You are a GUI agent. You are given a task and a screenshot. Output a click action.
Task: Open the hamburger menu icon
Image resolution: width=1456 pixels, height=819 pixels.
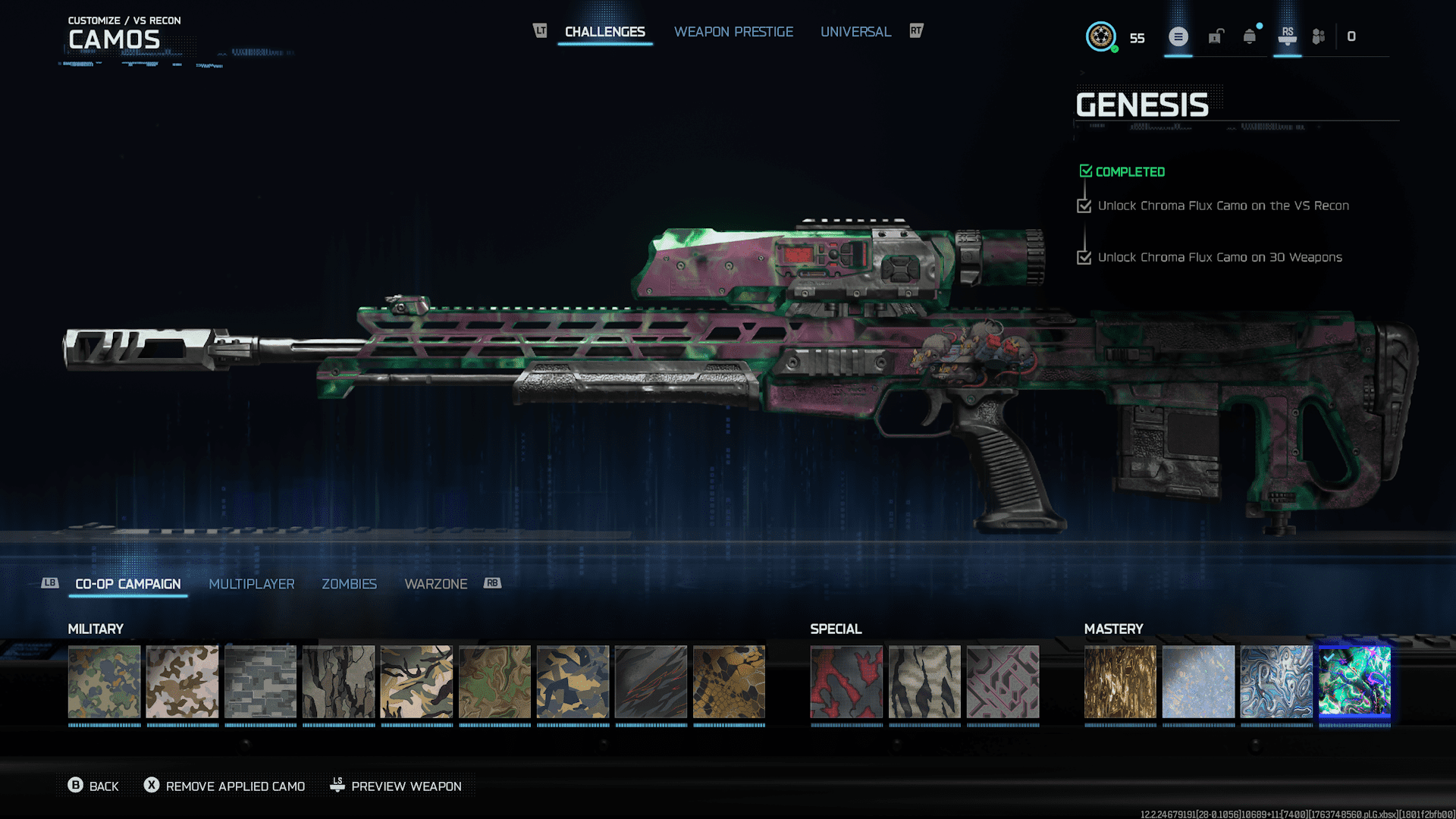[x=1178, y=36]
